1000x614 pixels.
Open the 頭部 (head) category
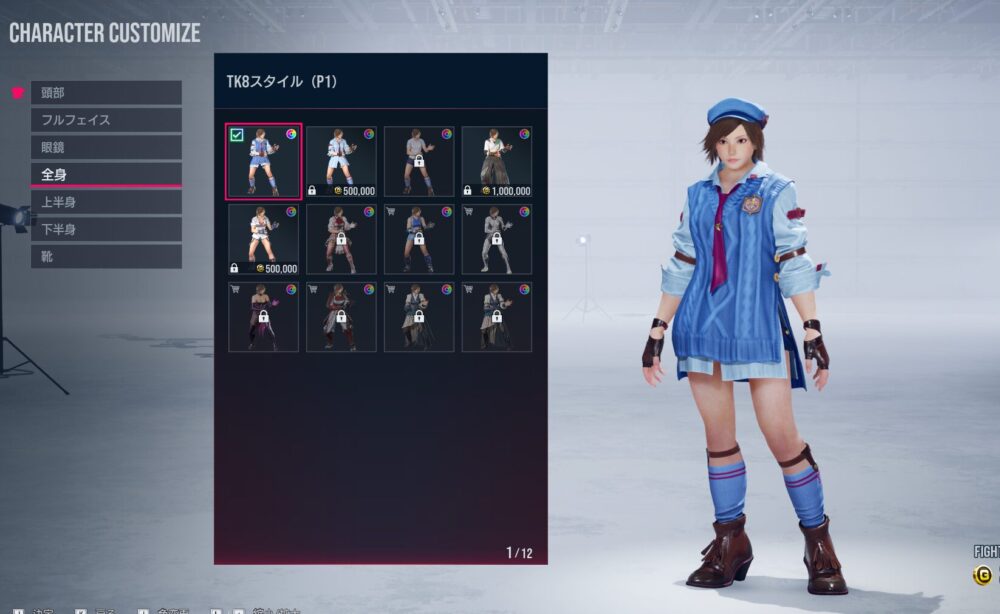point(106,93)
